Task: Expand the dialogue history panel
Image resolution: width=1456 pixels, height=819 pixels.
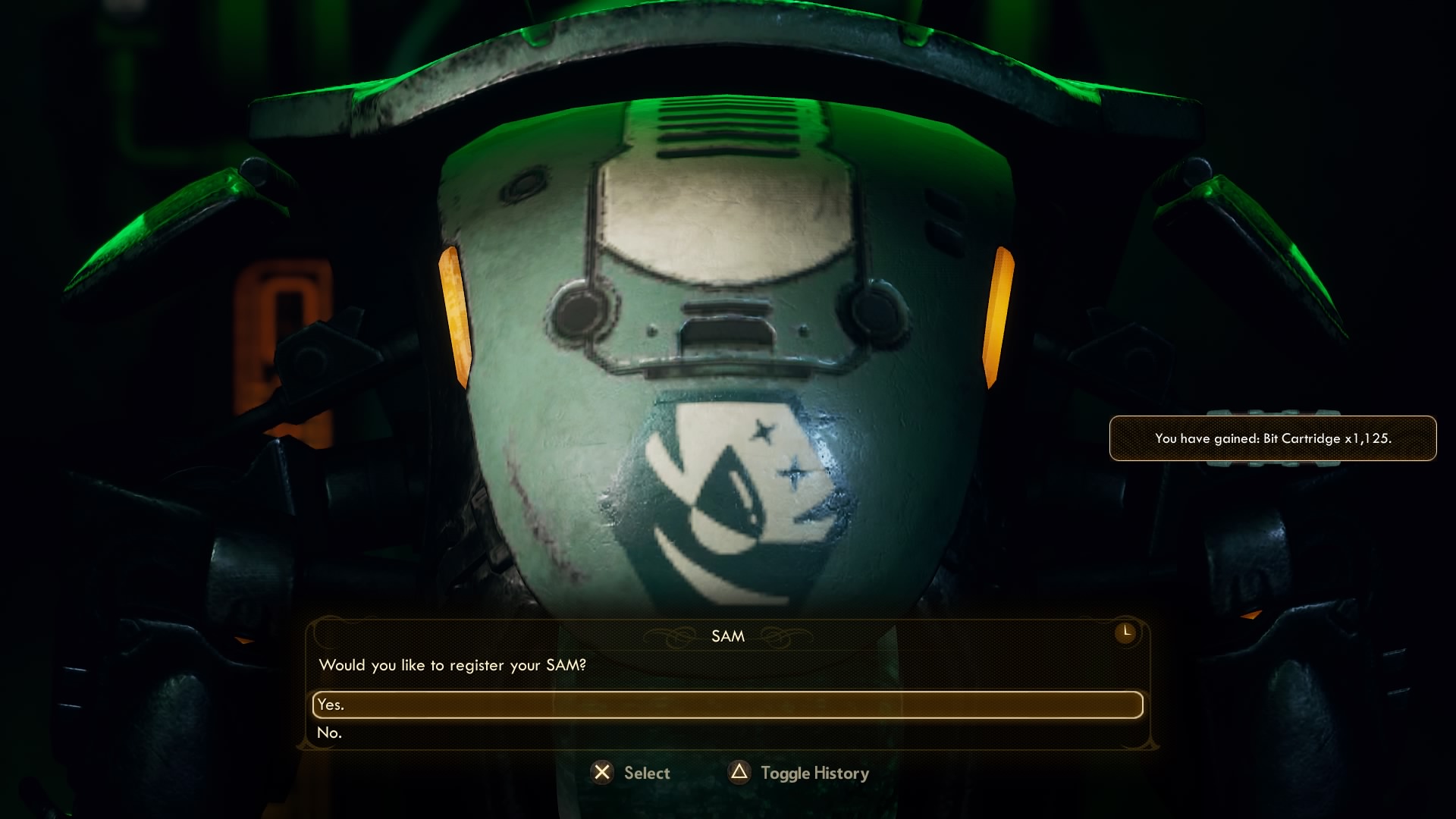Action: 814,773
